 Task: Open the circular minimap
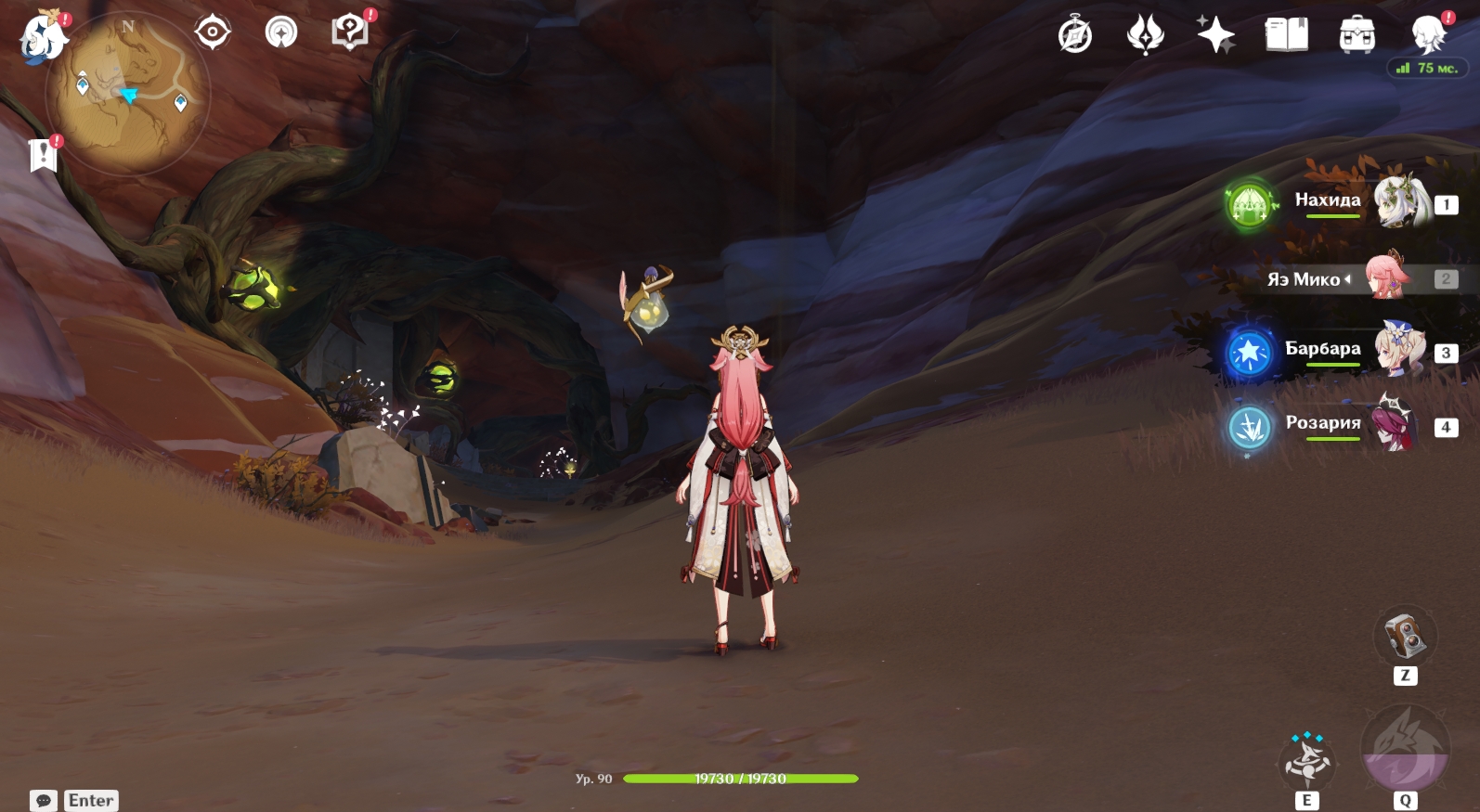coord(128,95)
